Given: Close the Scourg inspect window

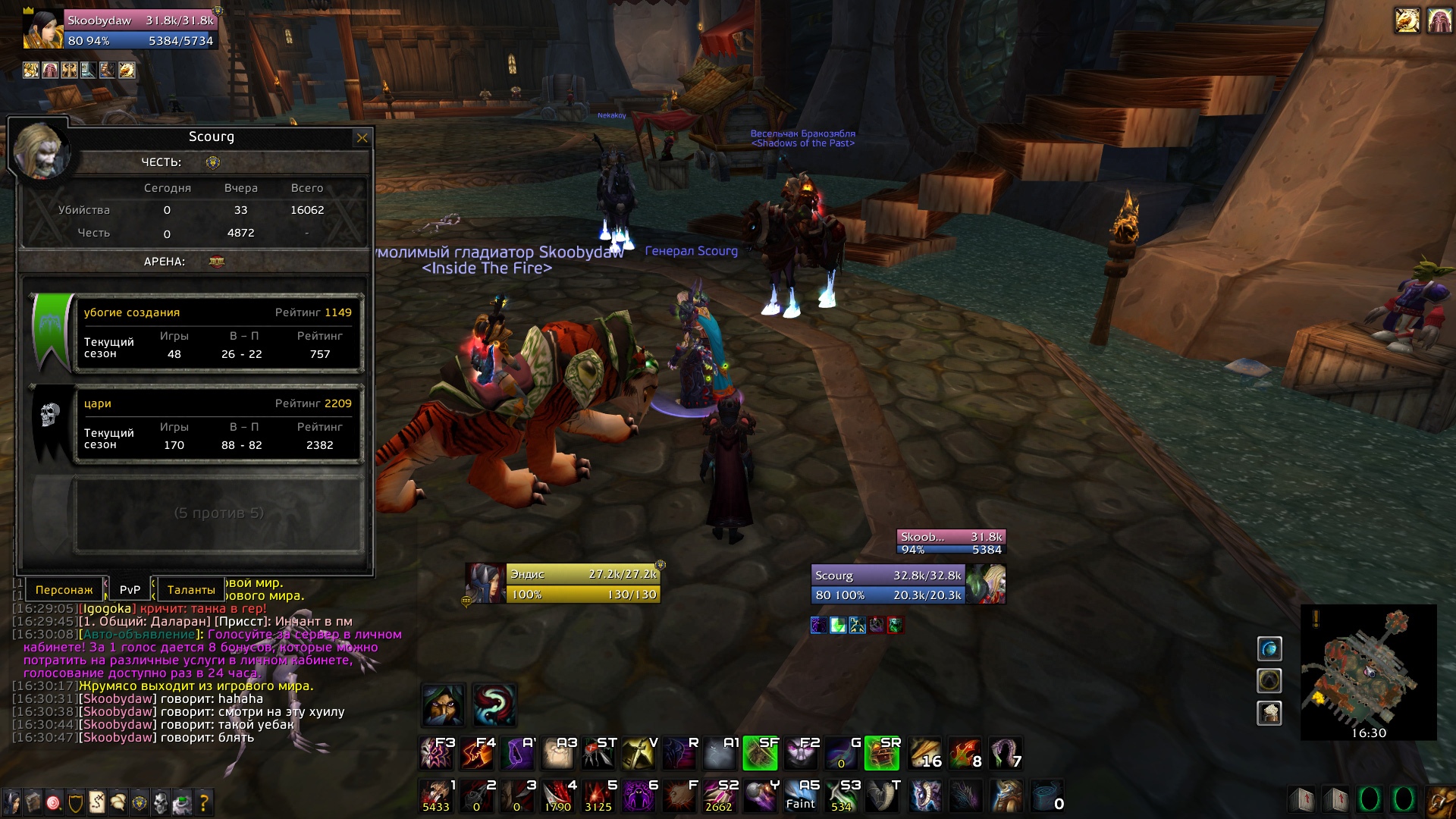Looking at the screenshot, I should (x=362, y=138).
